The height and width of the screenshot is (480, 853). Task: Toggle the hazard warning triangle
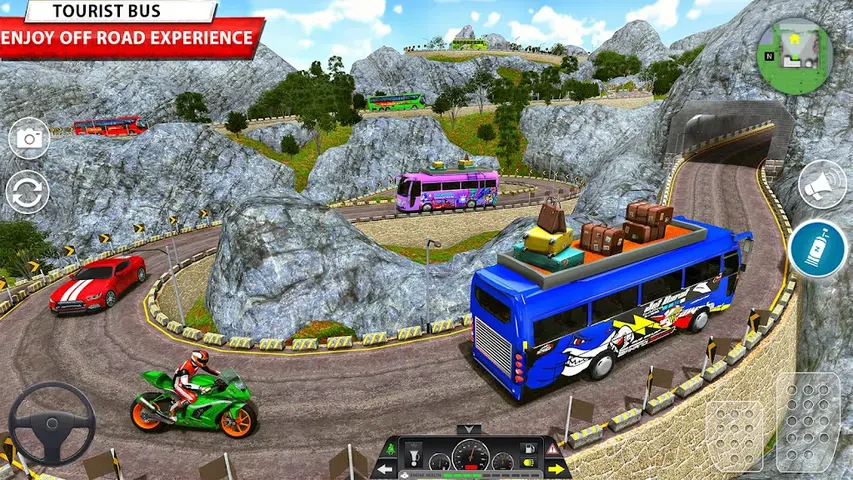[x=552, y=449]
